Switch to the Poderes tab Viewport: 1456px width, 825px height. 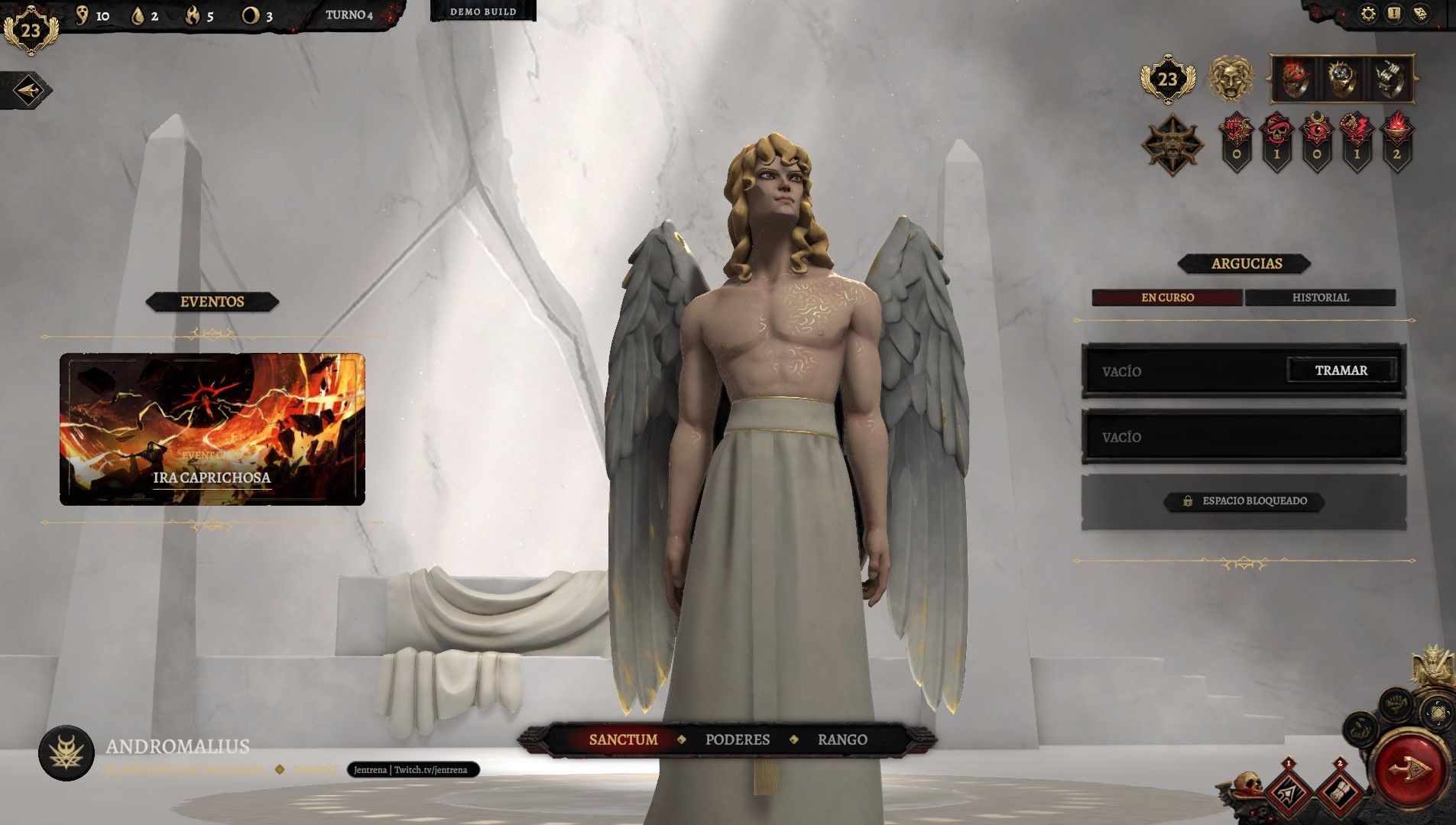coord(737,739)
